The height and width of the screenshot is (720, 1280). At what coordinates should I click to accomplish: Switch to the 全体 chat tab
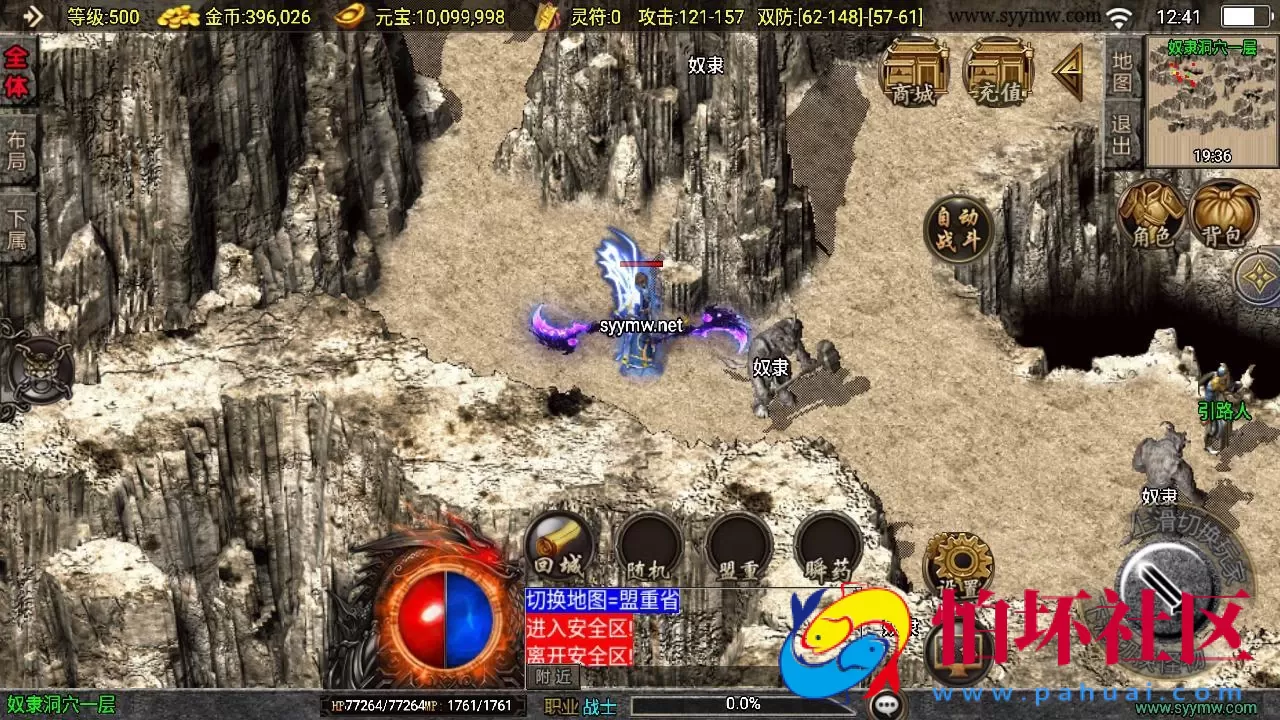[x=17, y=70]
